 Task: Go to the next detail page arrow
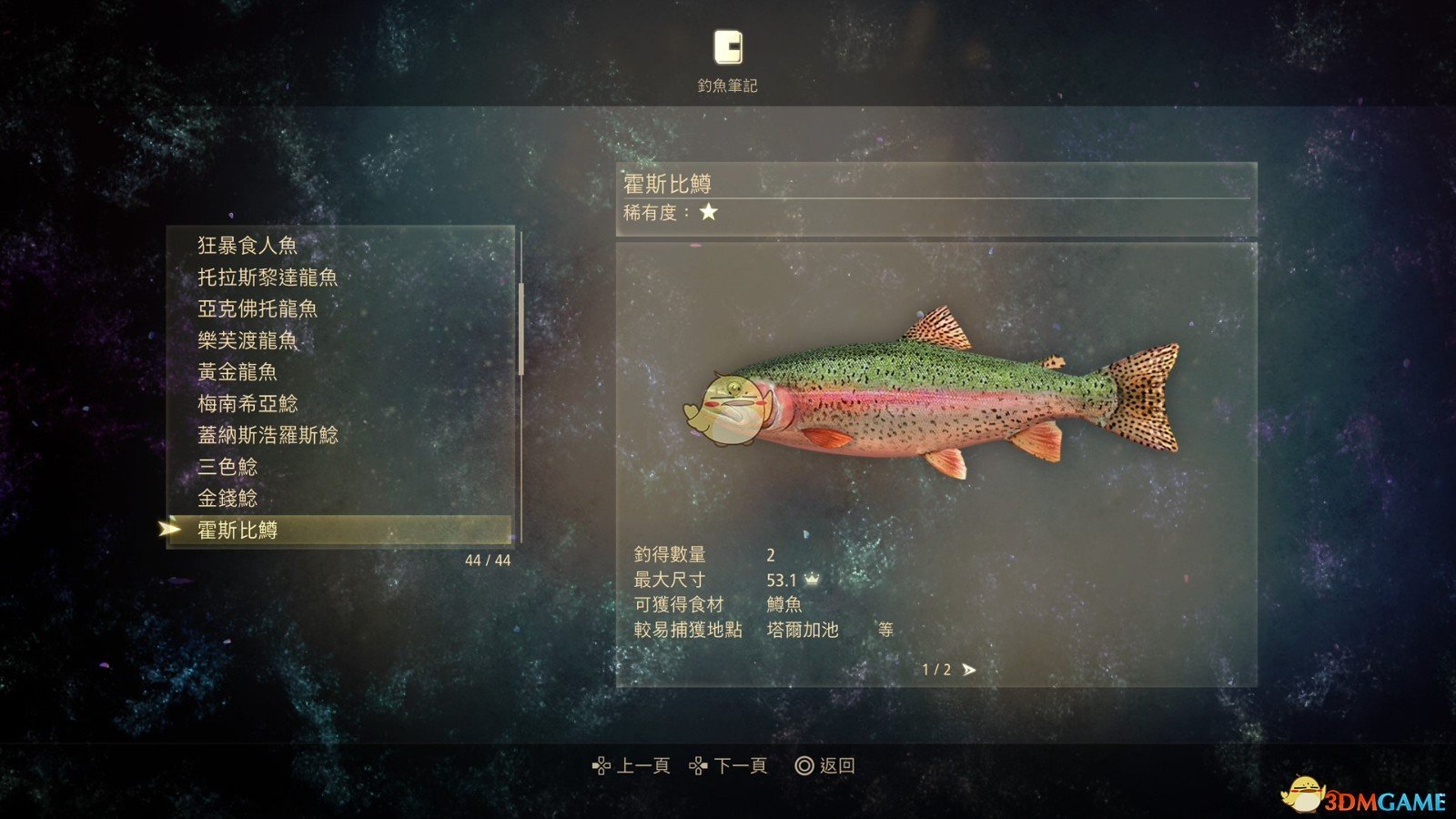(969, 670)
